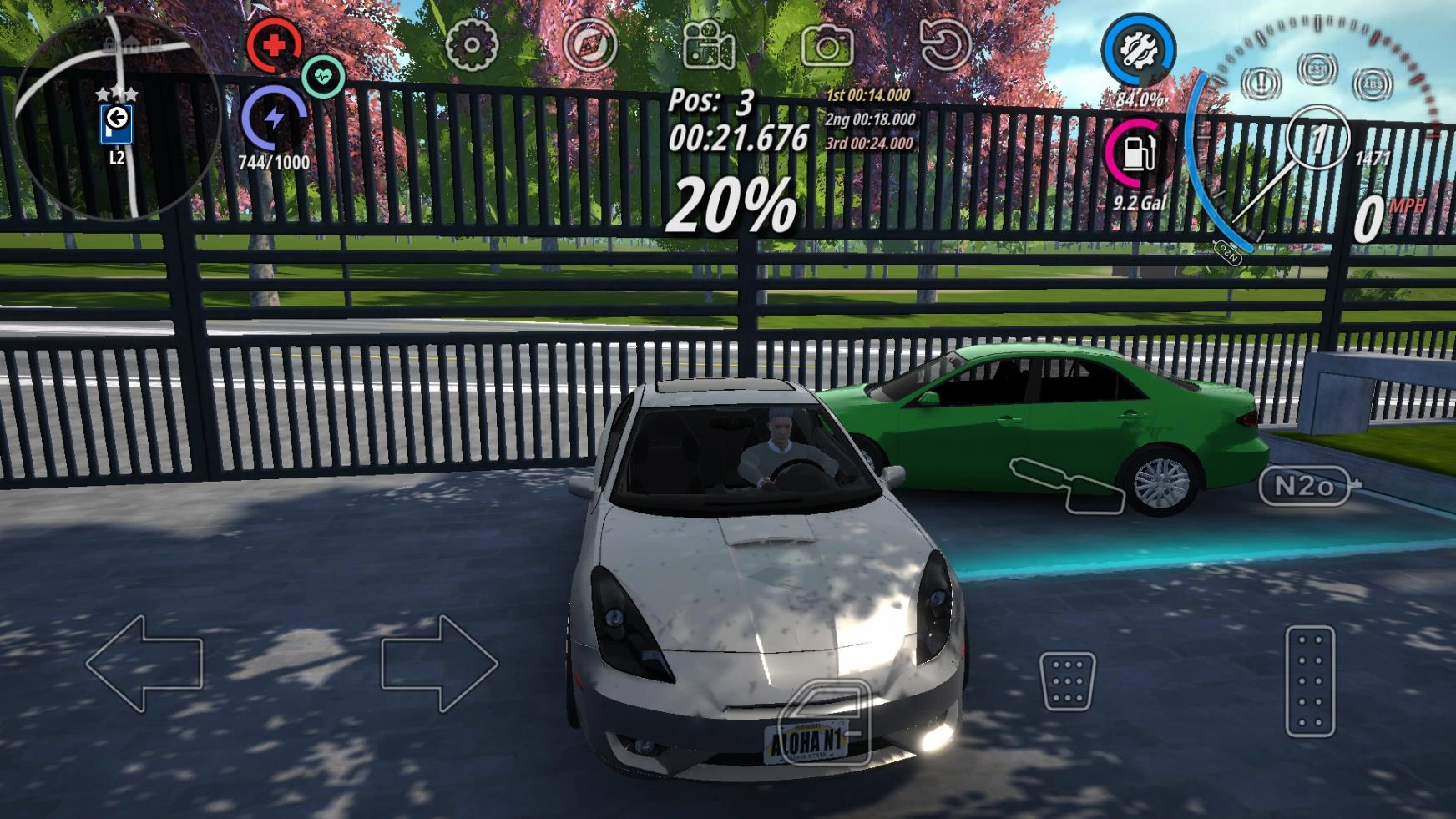Open the gear settings menu
The image size is (1456, 819).
point(472,43)
